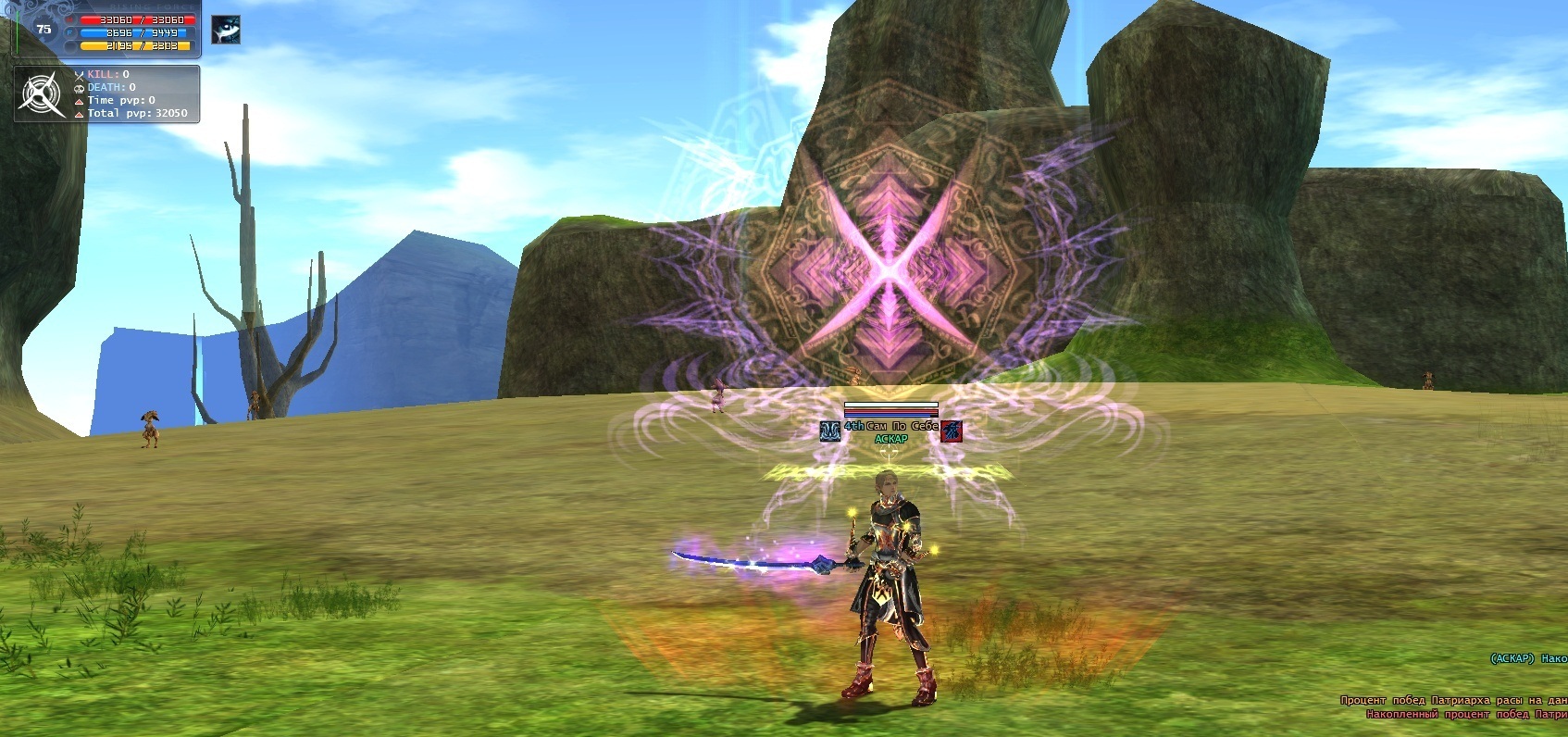Click the level 75 character badge
Image resolution: width=1568 pixels, height=737 pixels.
44,29
